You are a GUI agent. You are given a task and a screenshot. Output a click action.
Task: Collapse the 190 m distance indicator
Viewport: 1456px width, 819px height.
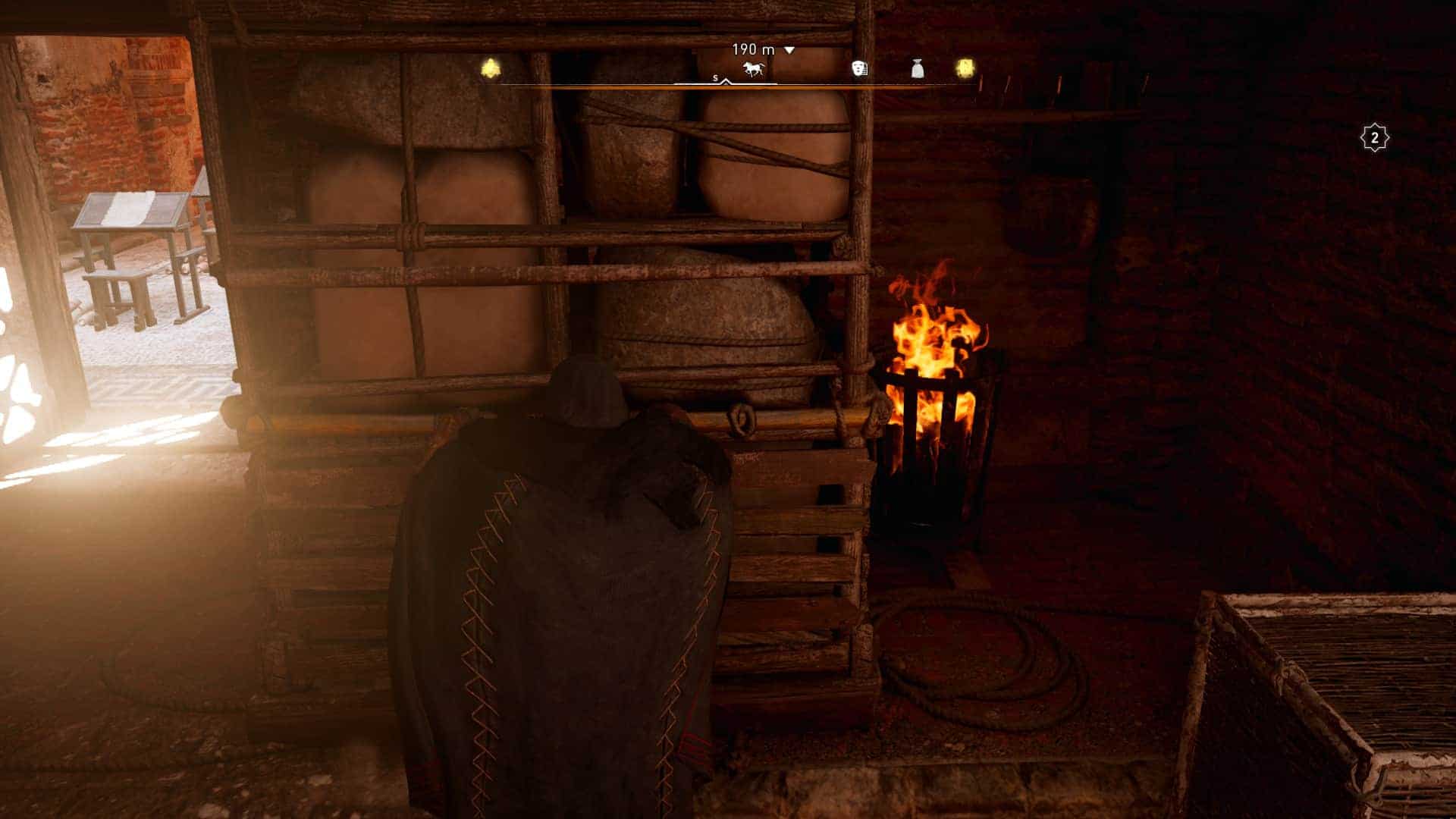[x=789, y=49]
